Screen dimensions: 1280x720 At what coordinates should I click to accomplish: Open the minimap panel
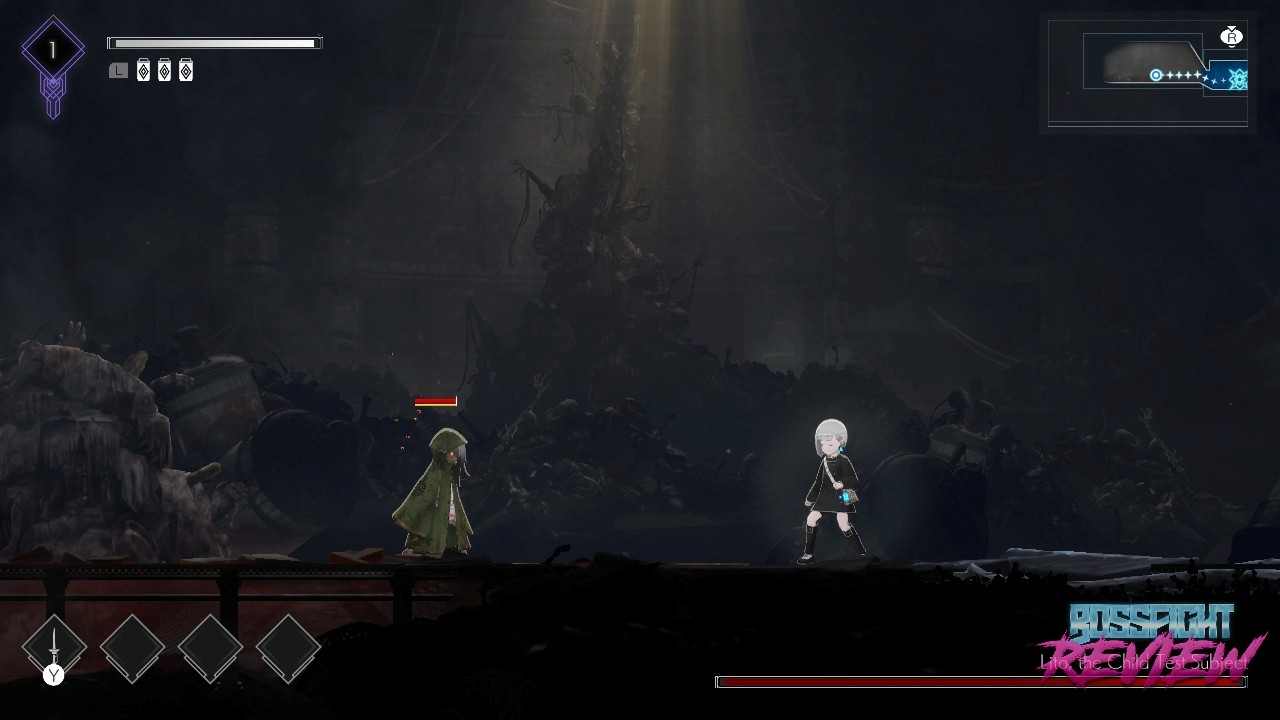(1147, 70)
